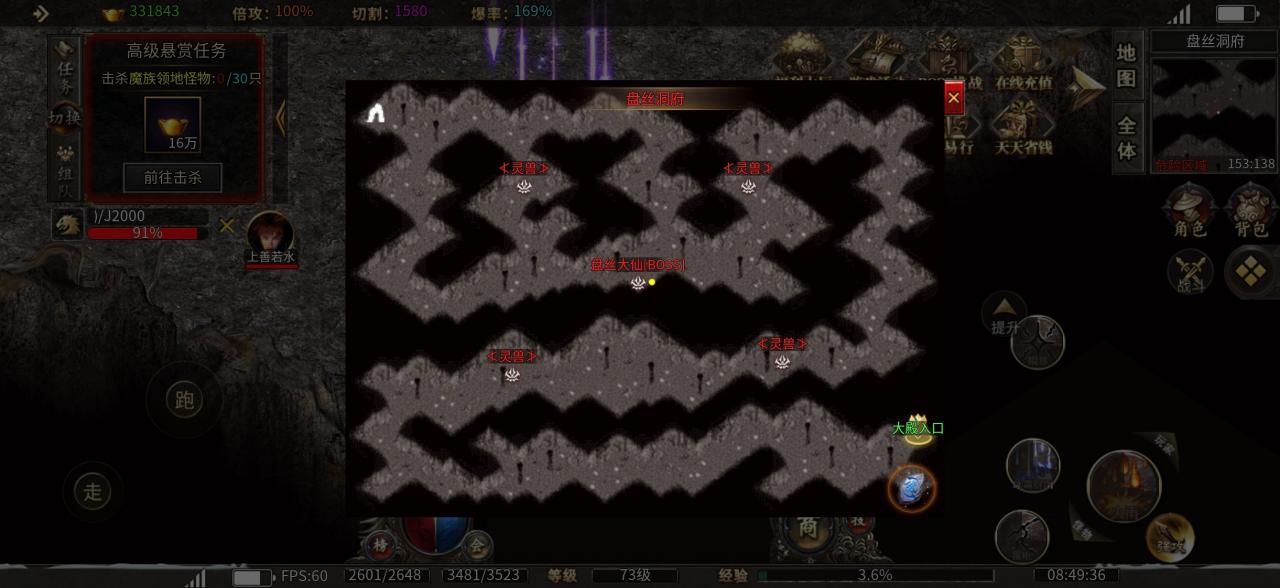This screenshot has height=588, width=1280.
Task: Use the glowing blue crystal item icon
Action: 911,489
